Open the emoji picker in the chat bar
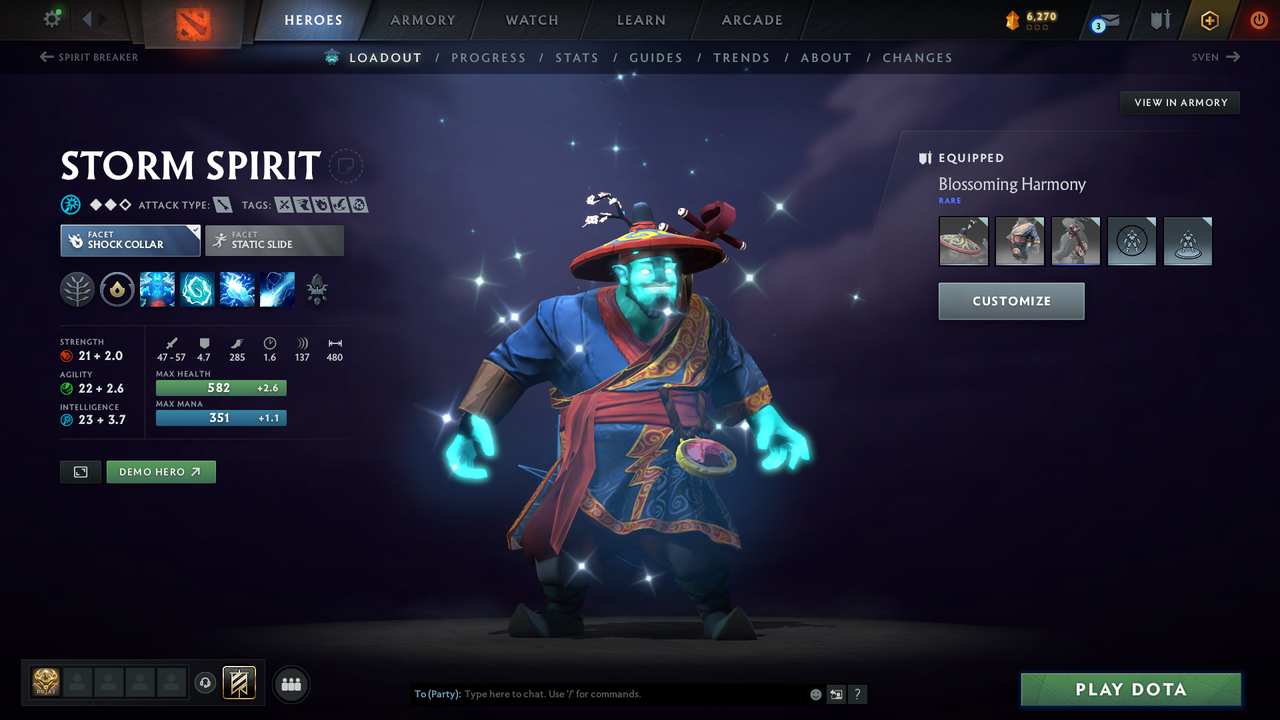 click(x=814, y=693)
